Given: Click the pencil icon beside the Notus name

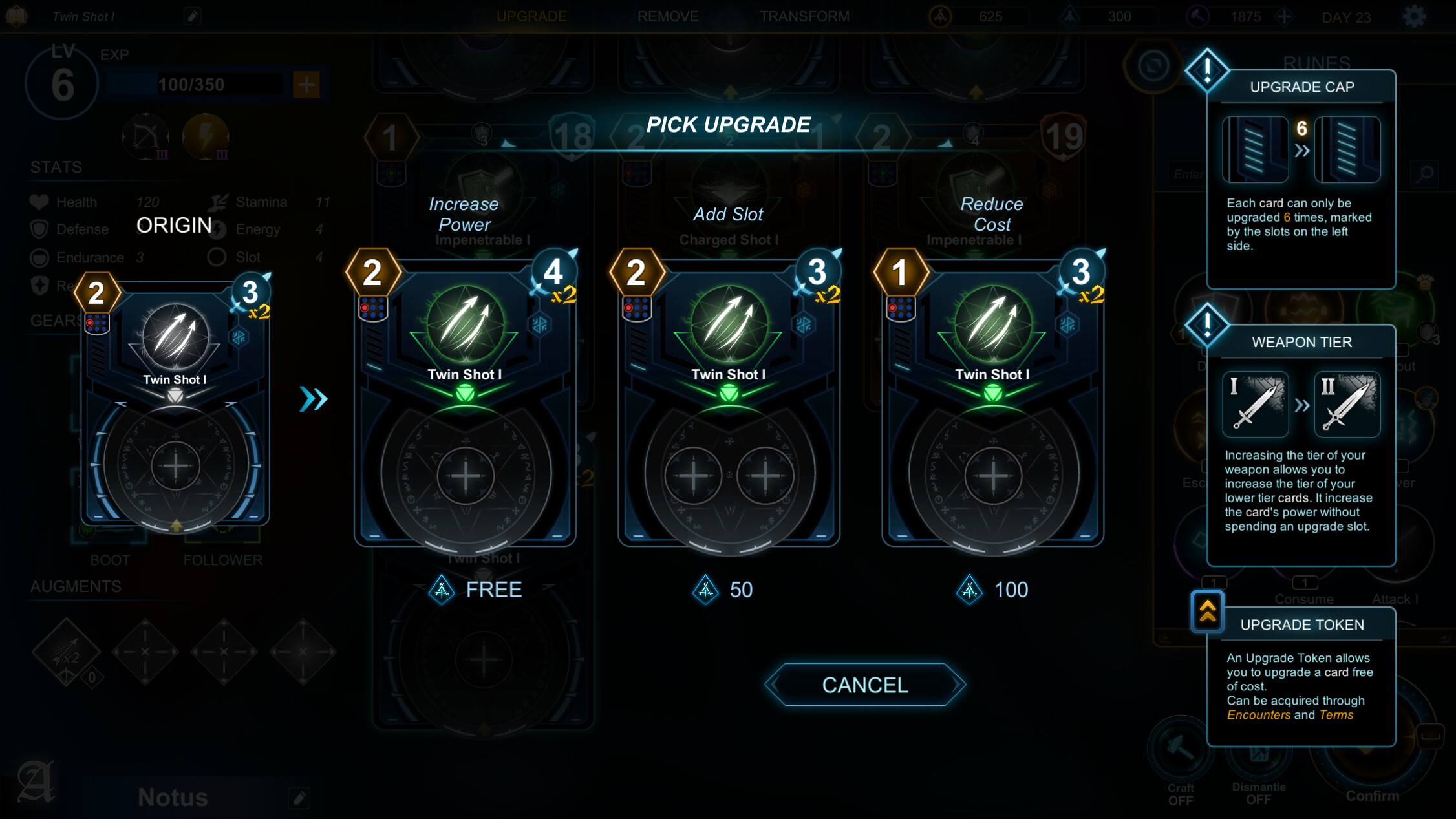Looking at the screenshot, I should [x=299, y=798].
